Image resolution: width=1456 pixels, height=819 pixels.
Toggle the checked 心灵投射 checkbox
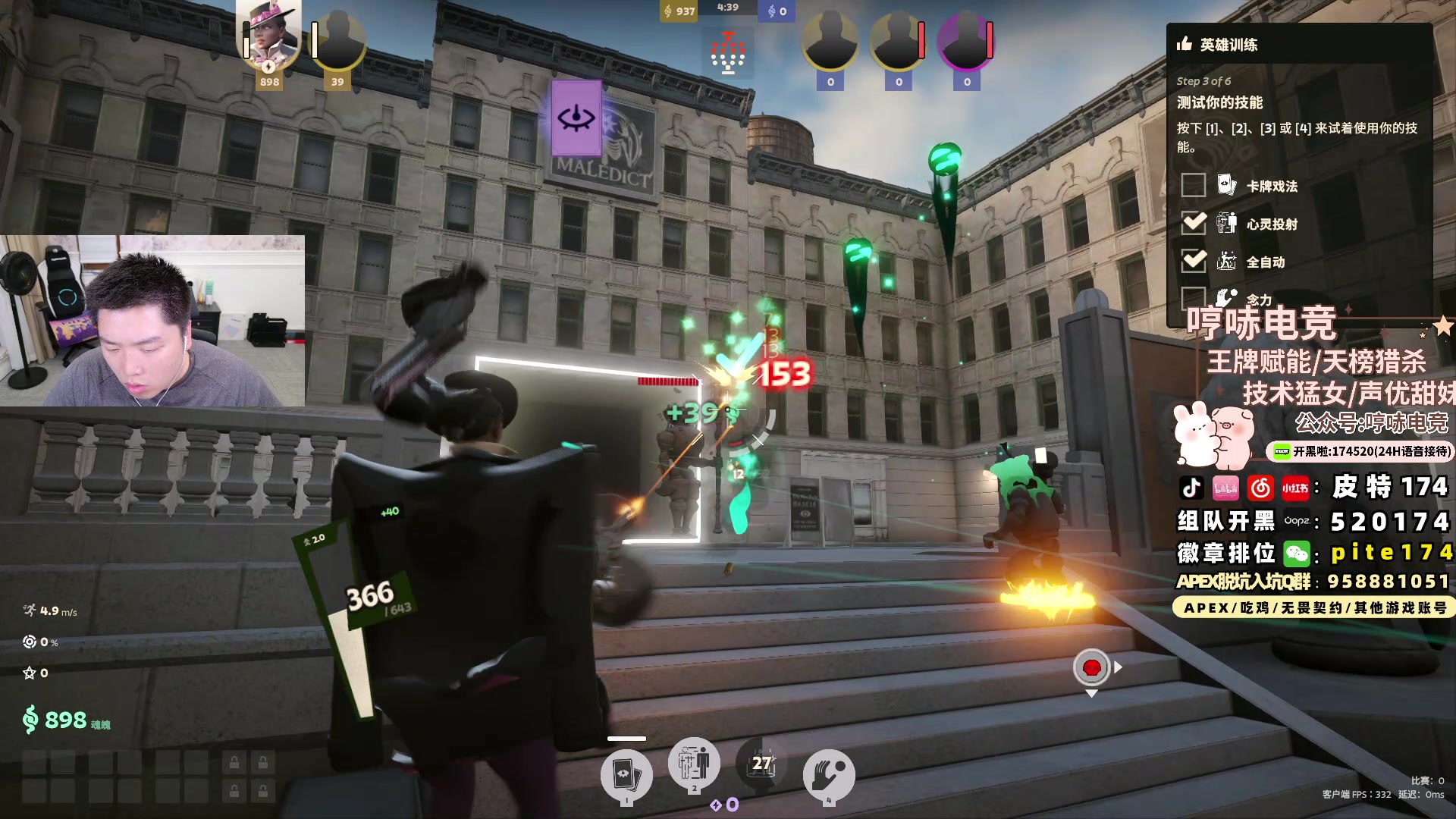(x=1193, y=223)
